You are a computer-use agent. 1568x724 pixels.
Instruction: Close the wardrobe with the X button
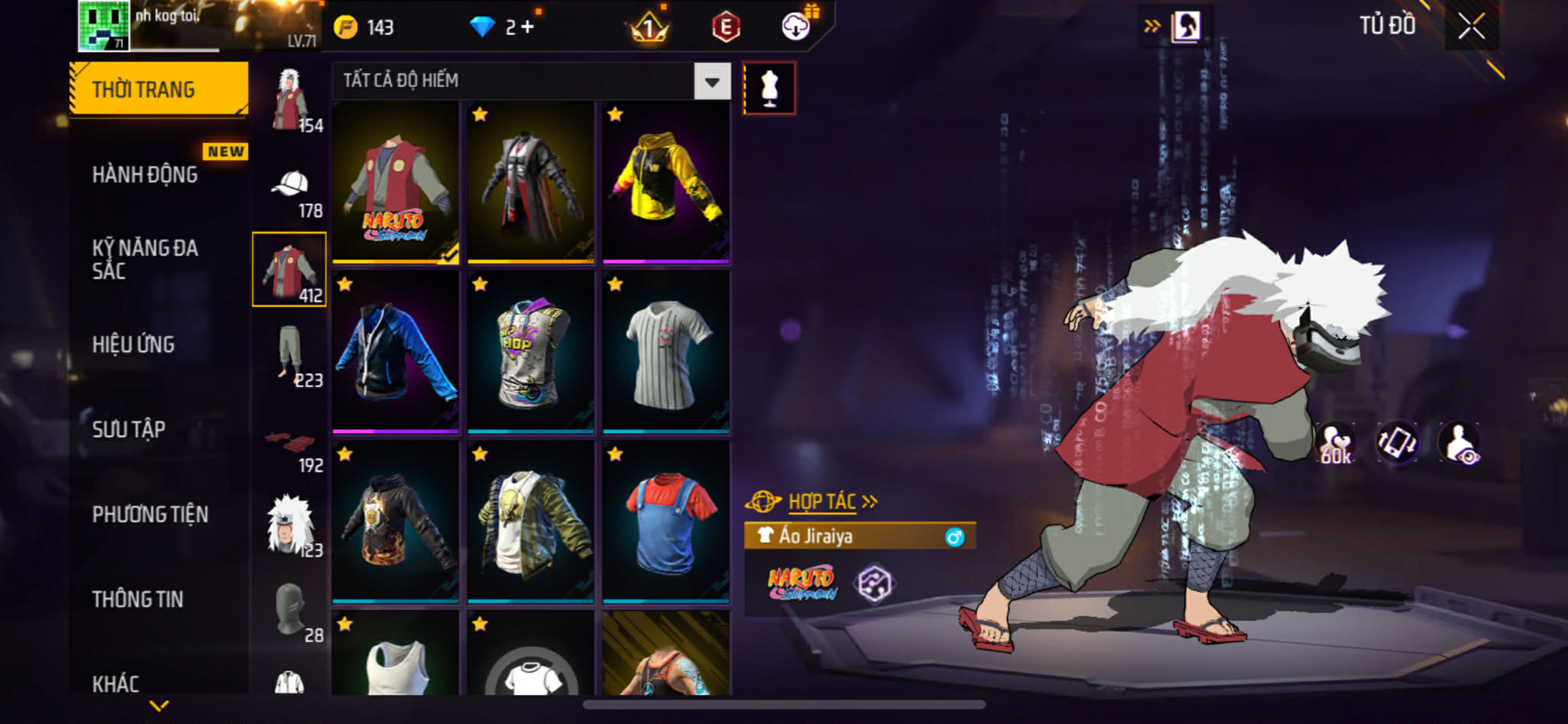(x=1471, y=27)
